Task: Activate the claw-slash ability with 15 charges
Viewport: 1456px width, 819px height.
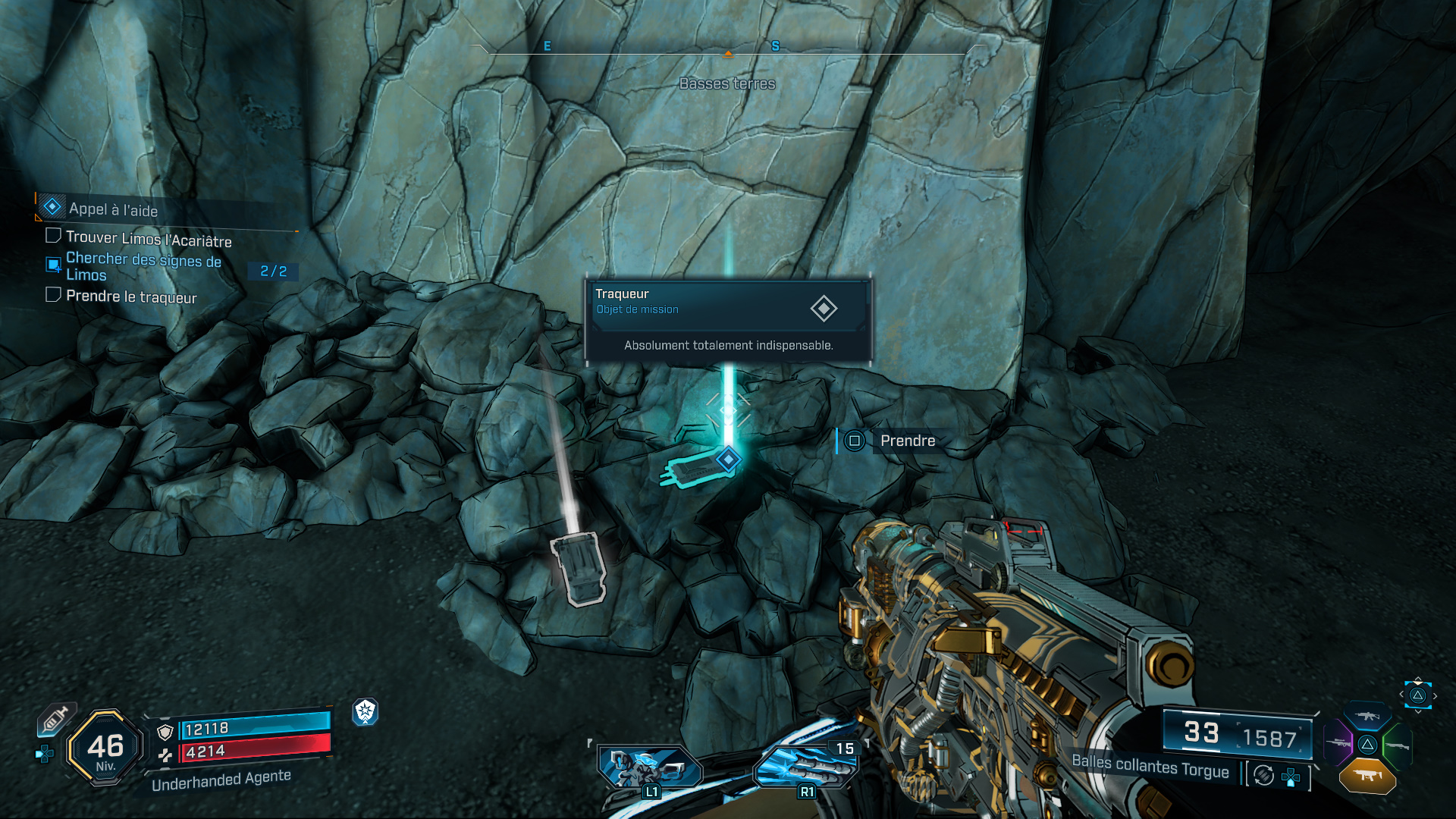Action: pyautogui.click(x=807, y=766)
